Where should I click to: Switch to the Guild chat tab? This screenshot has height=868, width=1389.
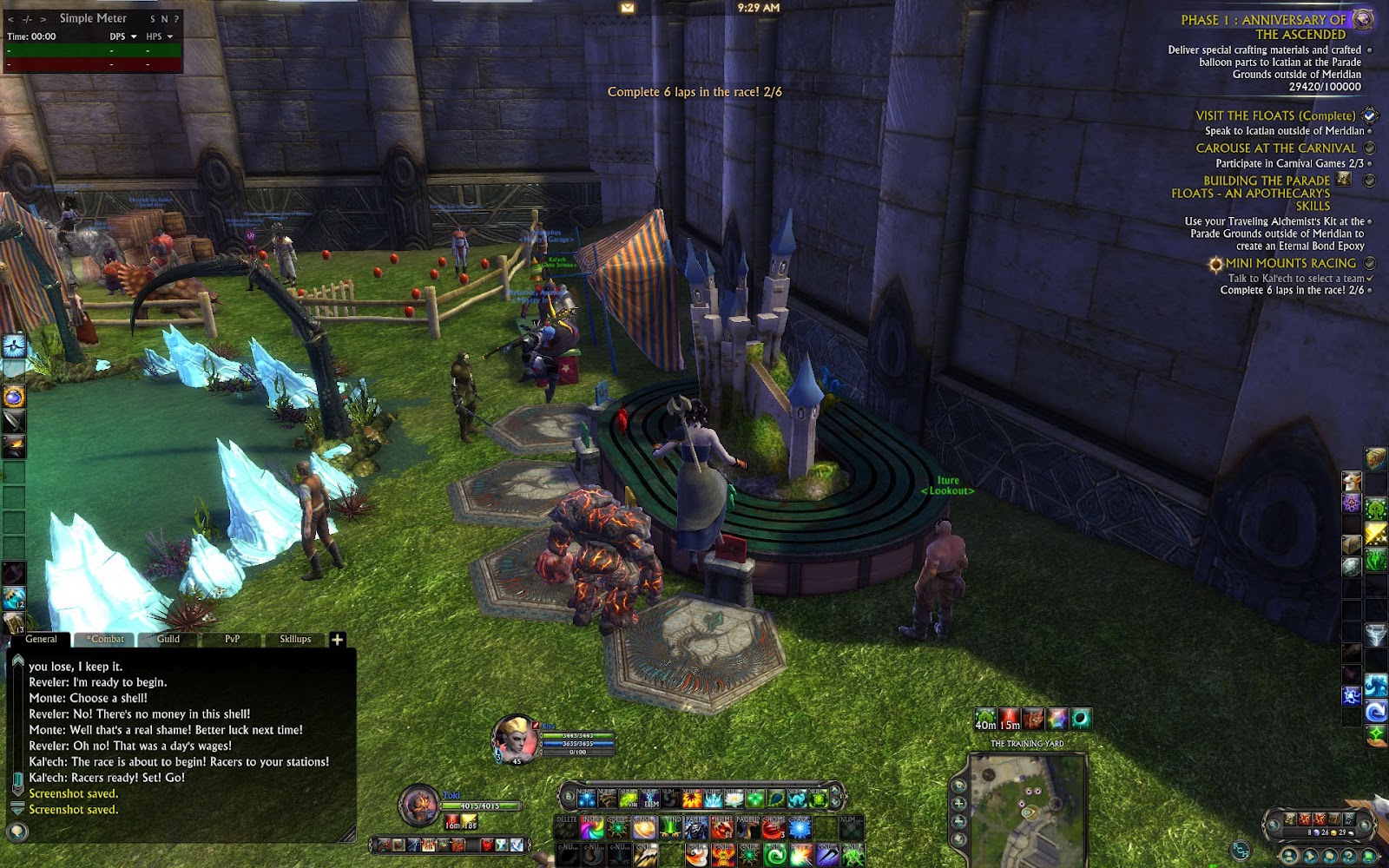pyautogui.click(x=168, y=639)
